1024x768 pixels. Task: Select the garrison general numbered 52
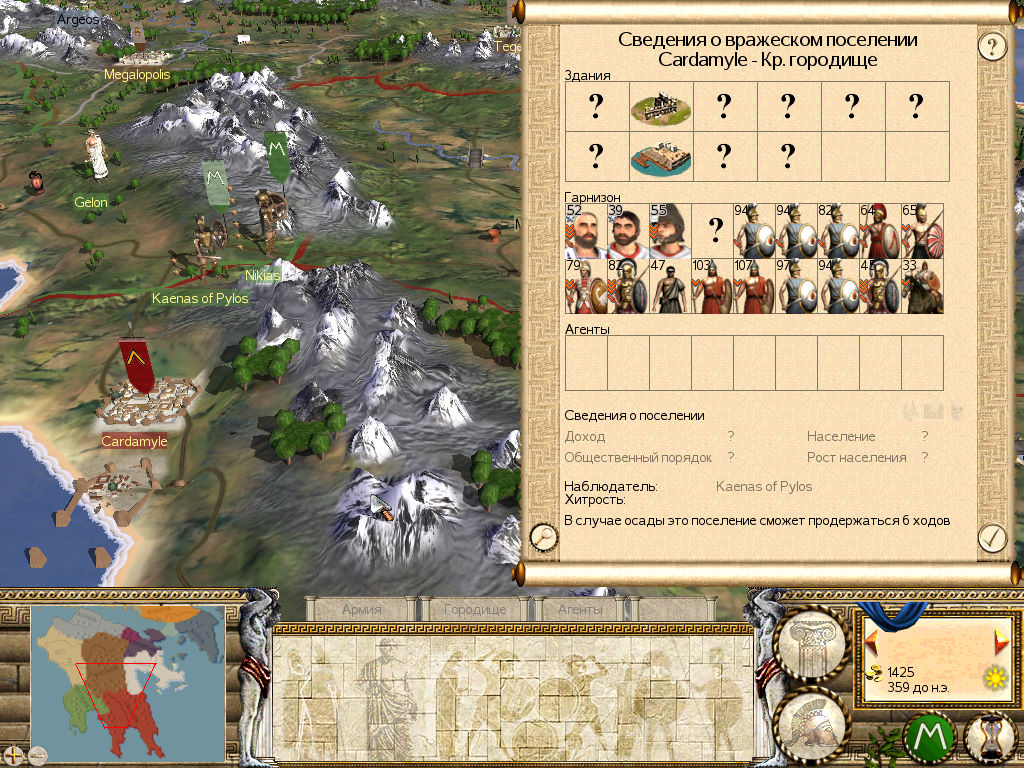tap(585, 232)
